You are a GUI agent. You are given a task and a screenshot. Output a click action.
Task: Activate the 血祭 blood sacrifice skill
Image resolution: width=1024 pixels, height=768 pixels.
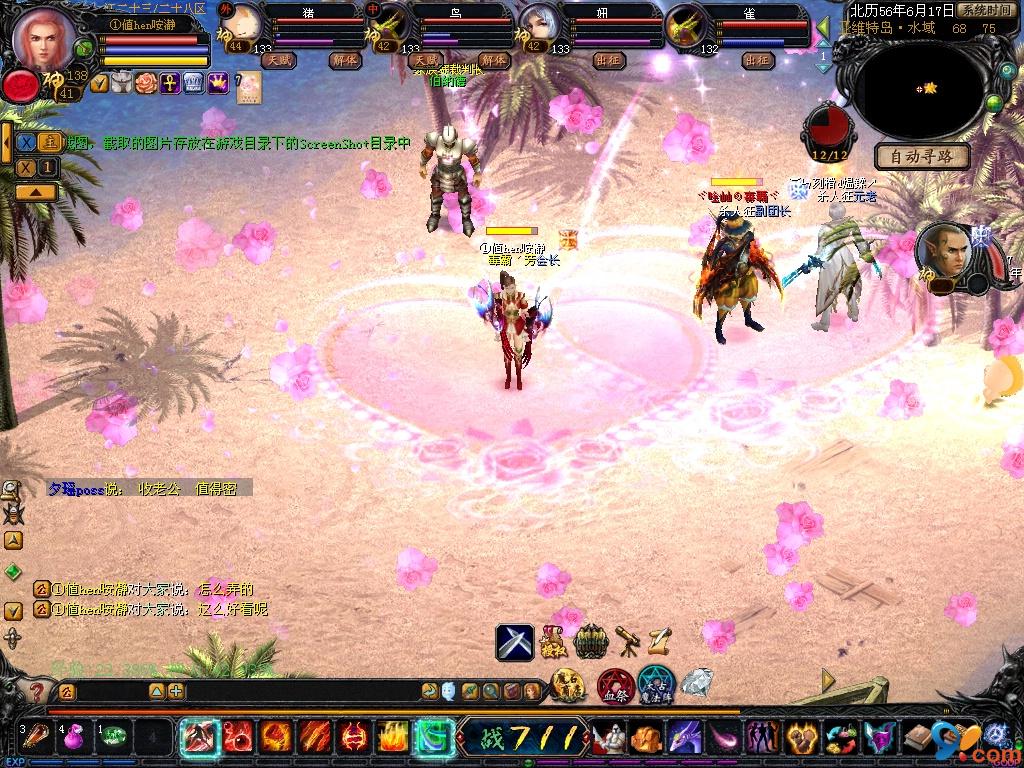click(614, 687)
